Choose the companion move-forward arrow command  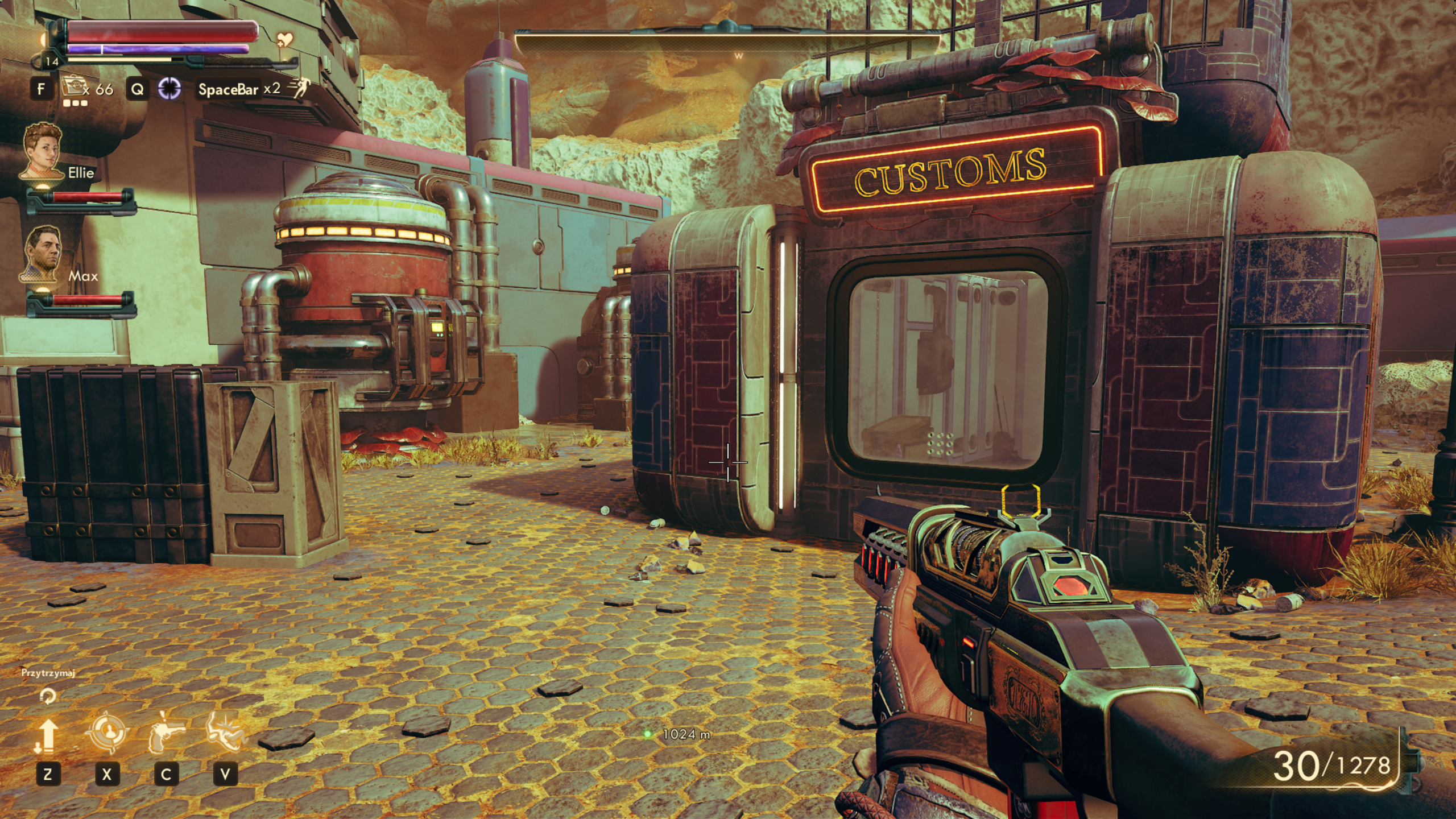[x=48, y=735]
